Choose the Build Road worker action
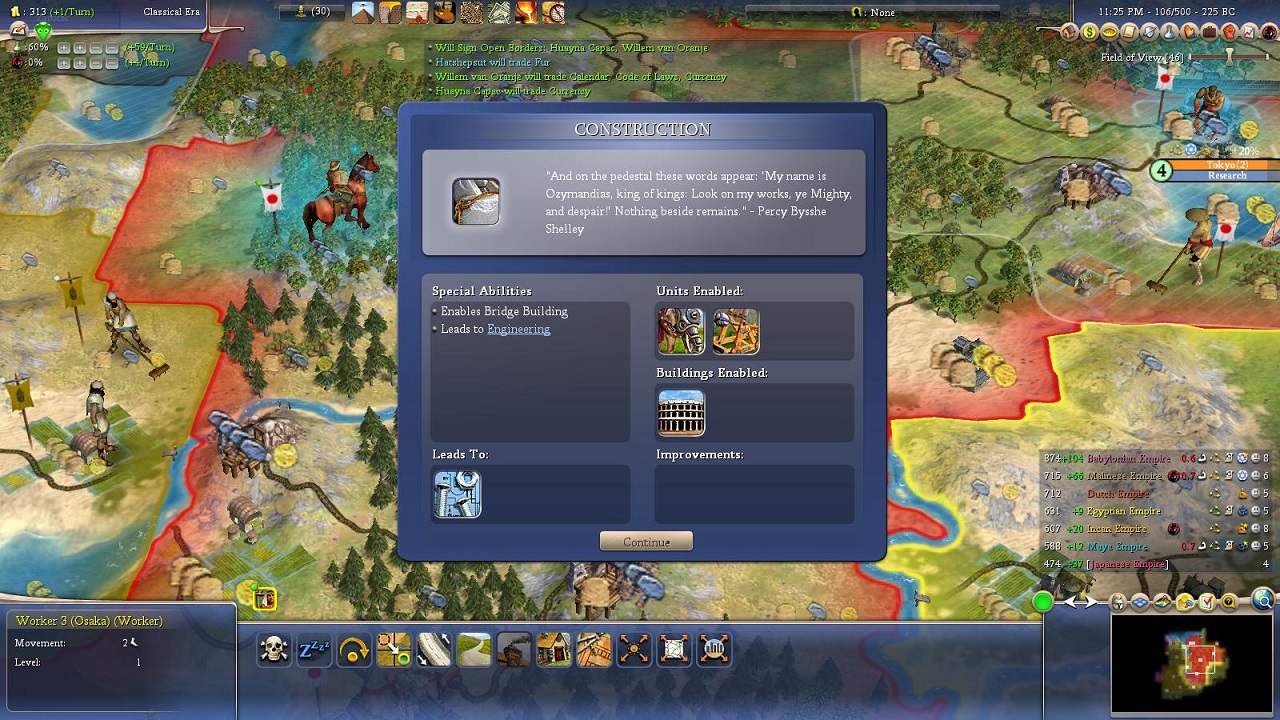The width and height of the screenshot is (1280, 720). tap(474, 650)
